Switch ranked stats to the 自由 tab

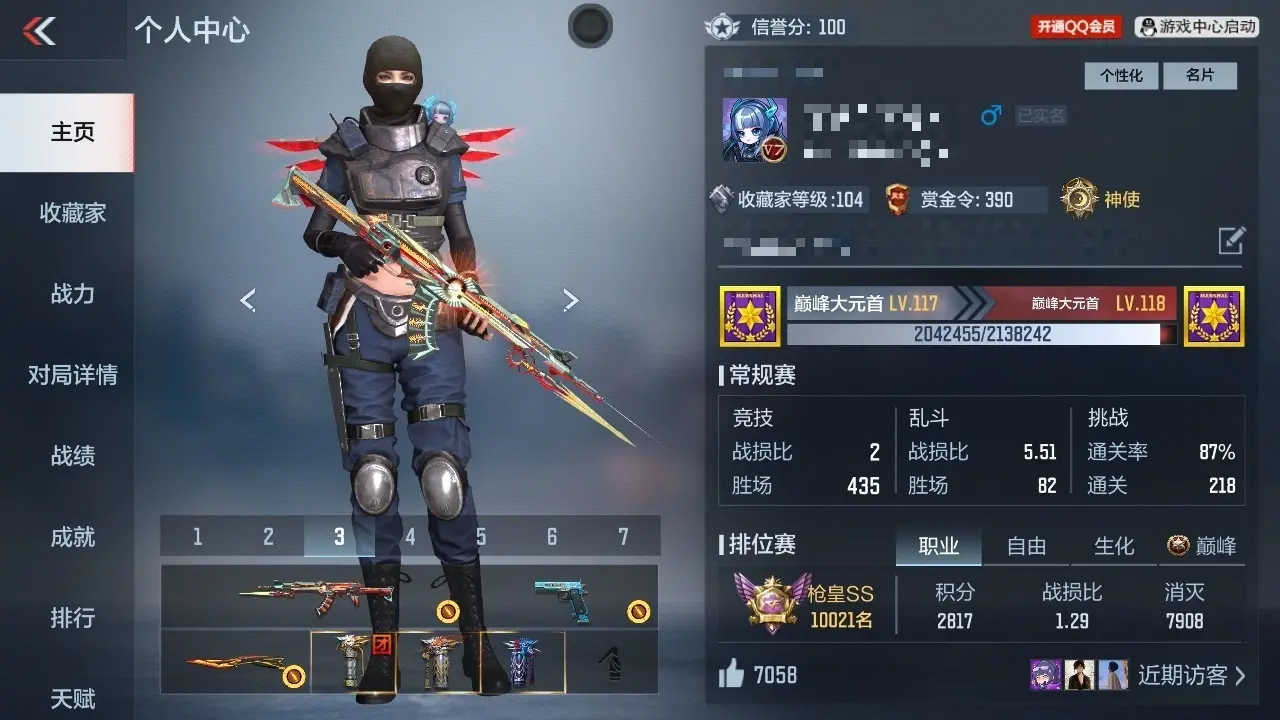tap(1026, 546)
